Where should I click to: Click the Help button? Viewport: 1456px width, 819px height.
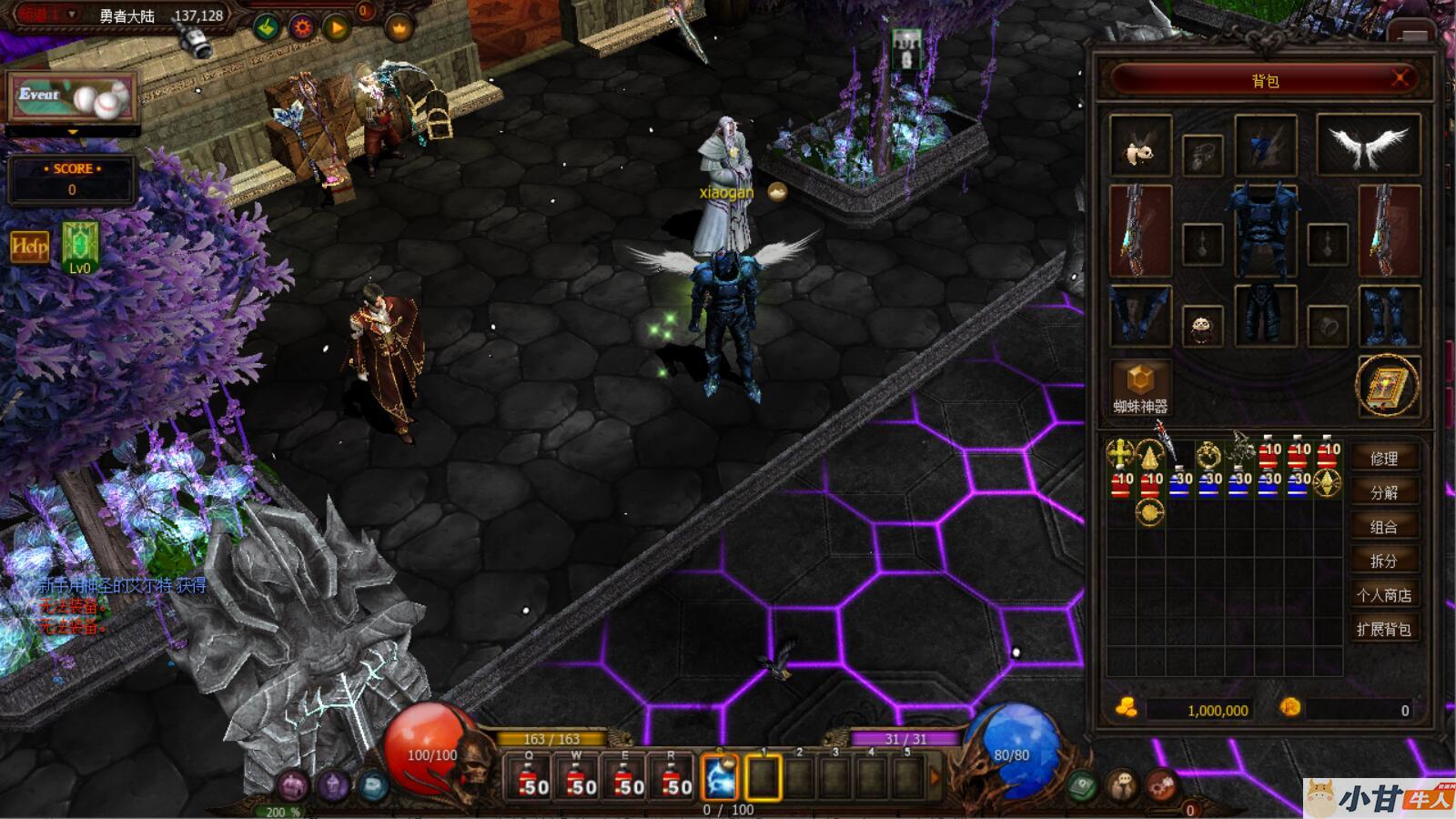(x=29, y=247)
